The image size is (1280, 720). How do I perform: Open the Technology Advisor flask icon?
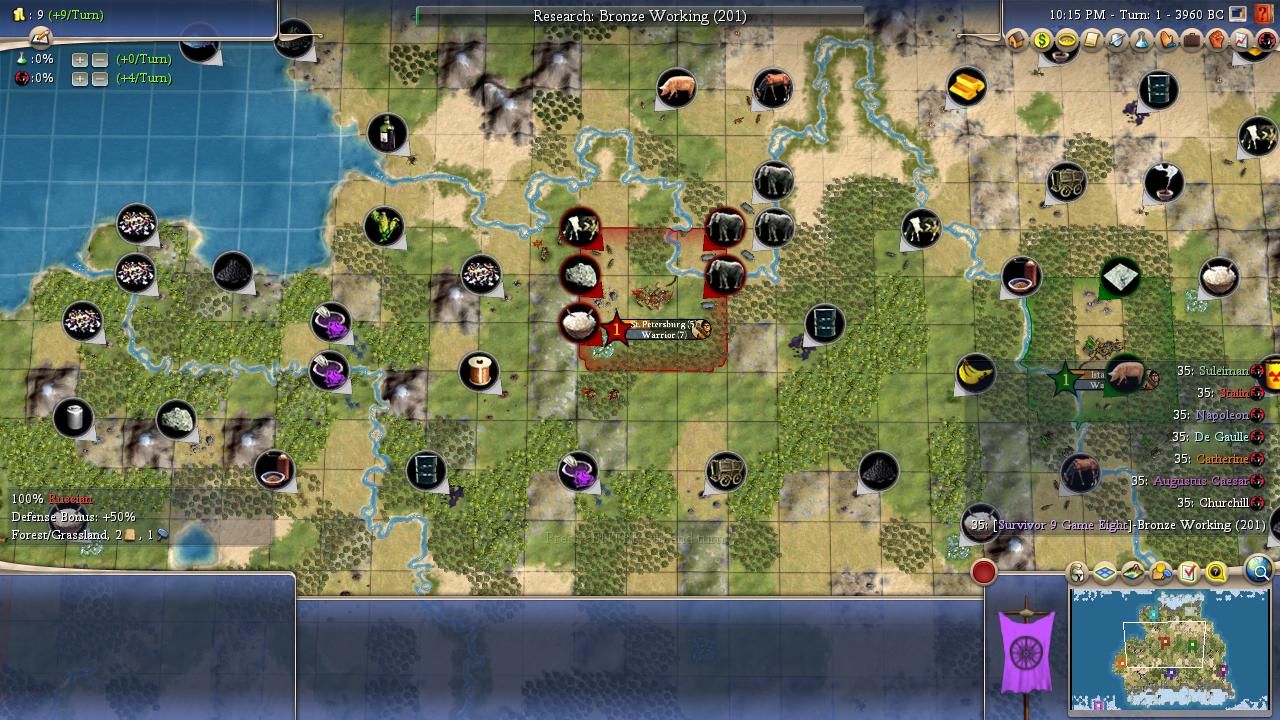click(x=1142, y=41)
